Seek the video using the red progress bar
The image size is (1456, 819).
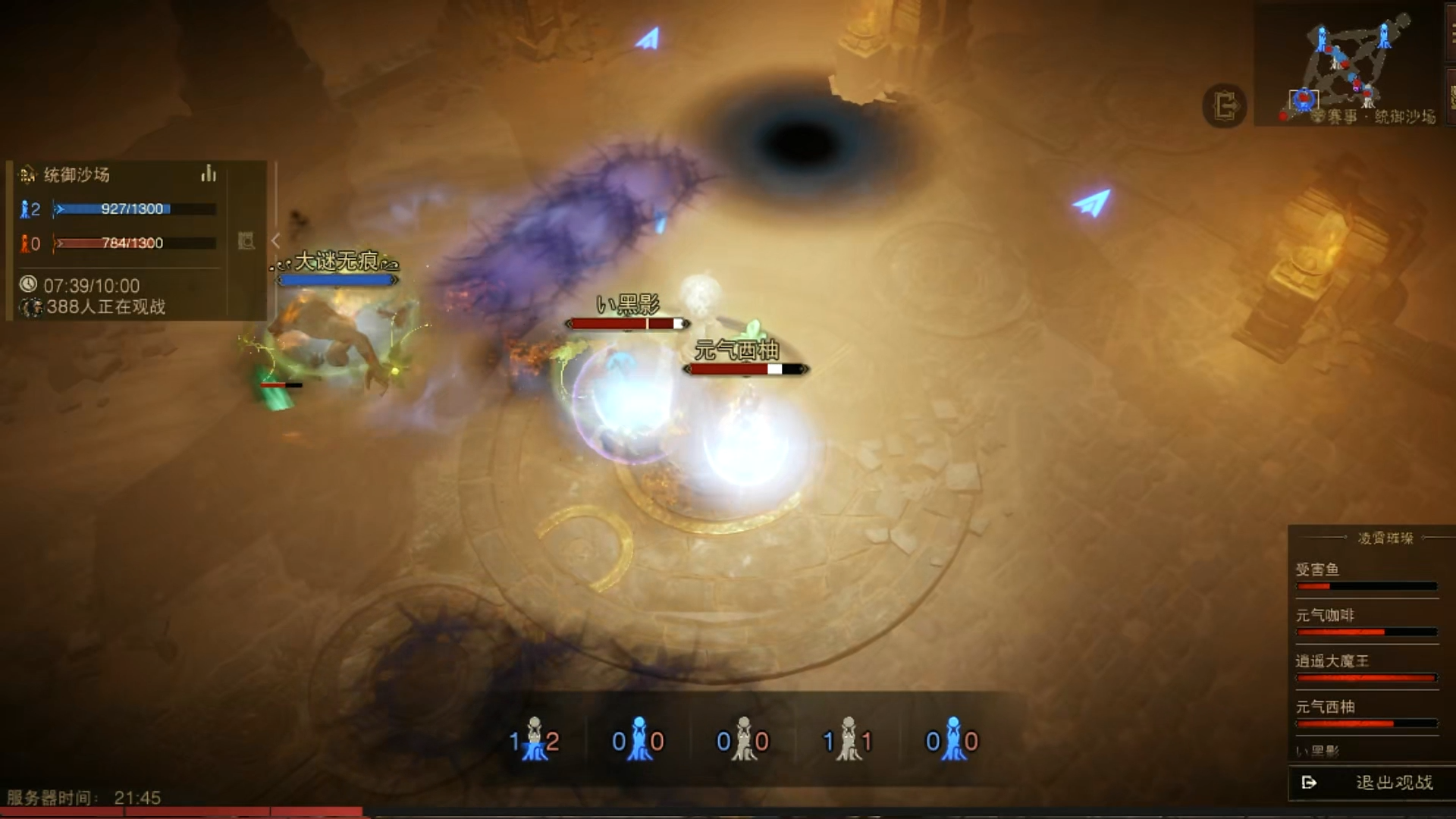(182, 811)
